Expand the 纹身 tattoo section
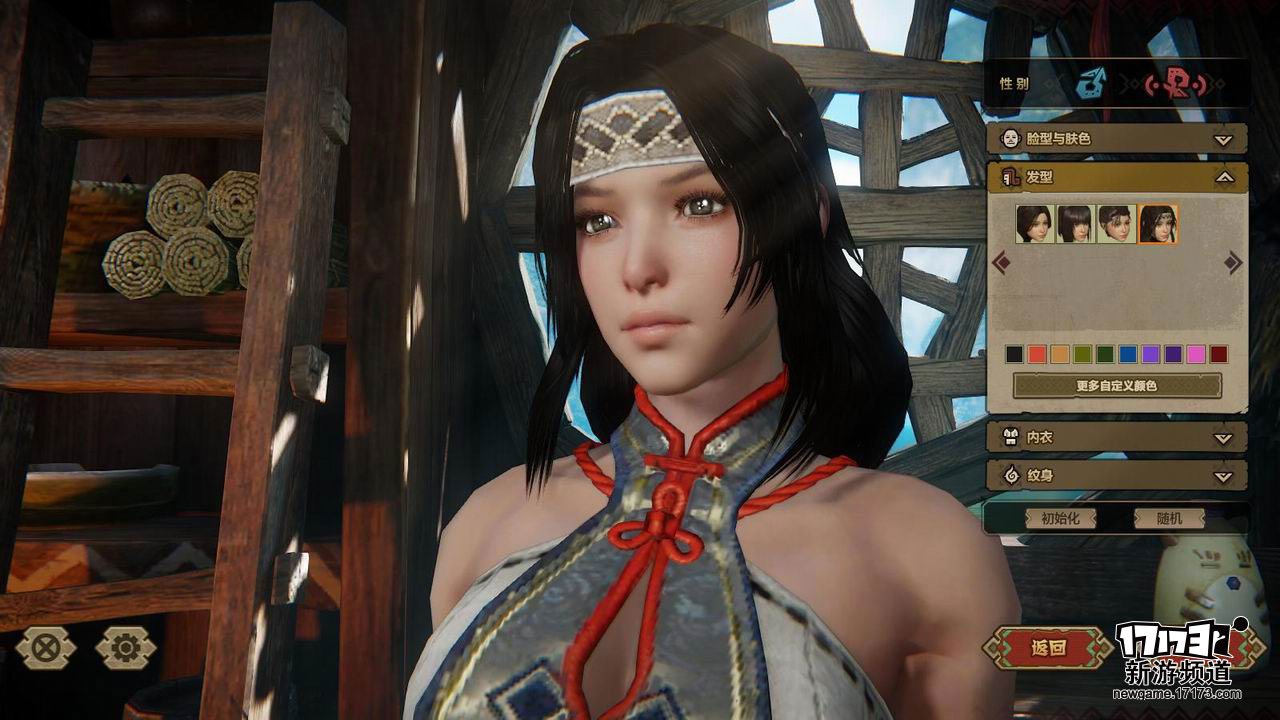Screen dimensions: 1280x720 point(1116,475)
